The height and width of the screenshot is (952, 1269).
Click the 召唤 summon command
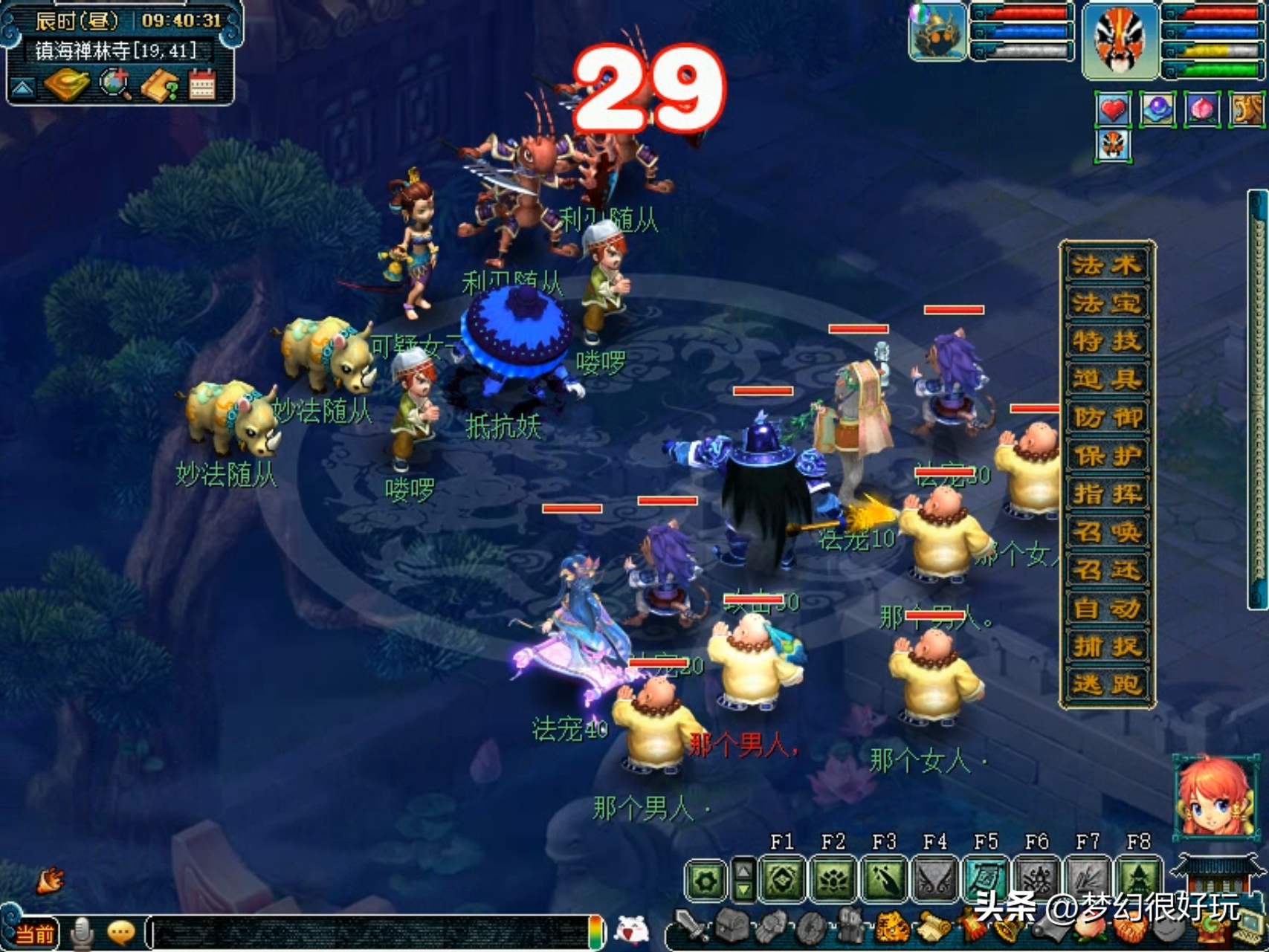pos(1106,532)
